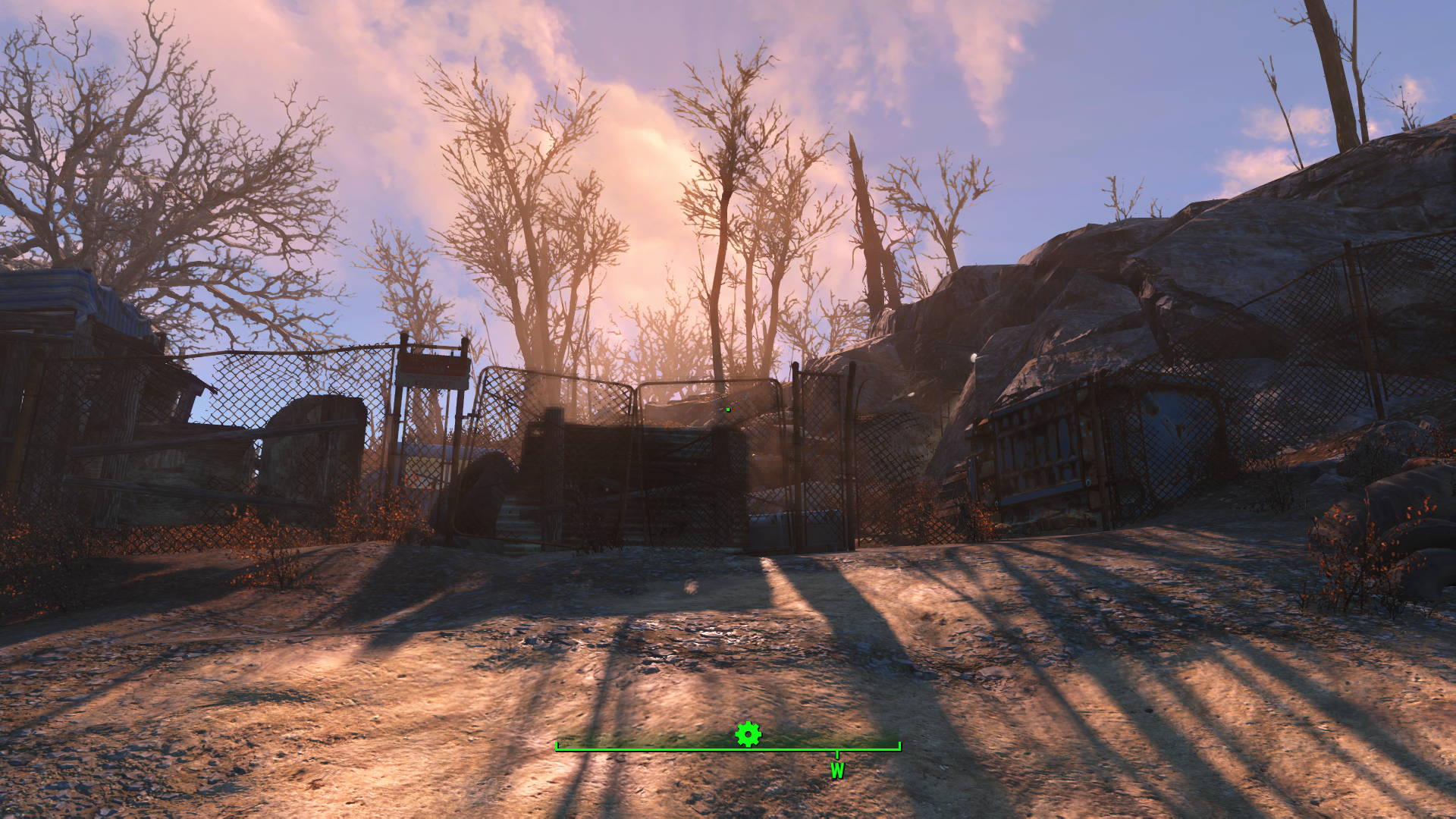This screenshot has width=1456, height=819.
Task: Select the W heading on the compass bar
Action: point(837,770)
